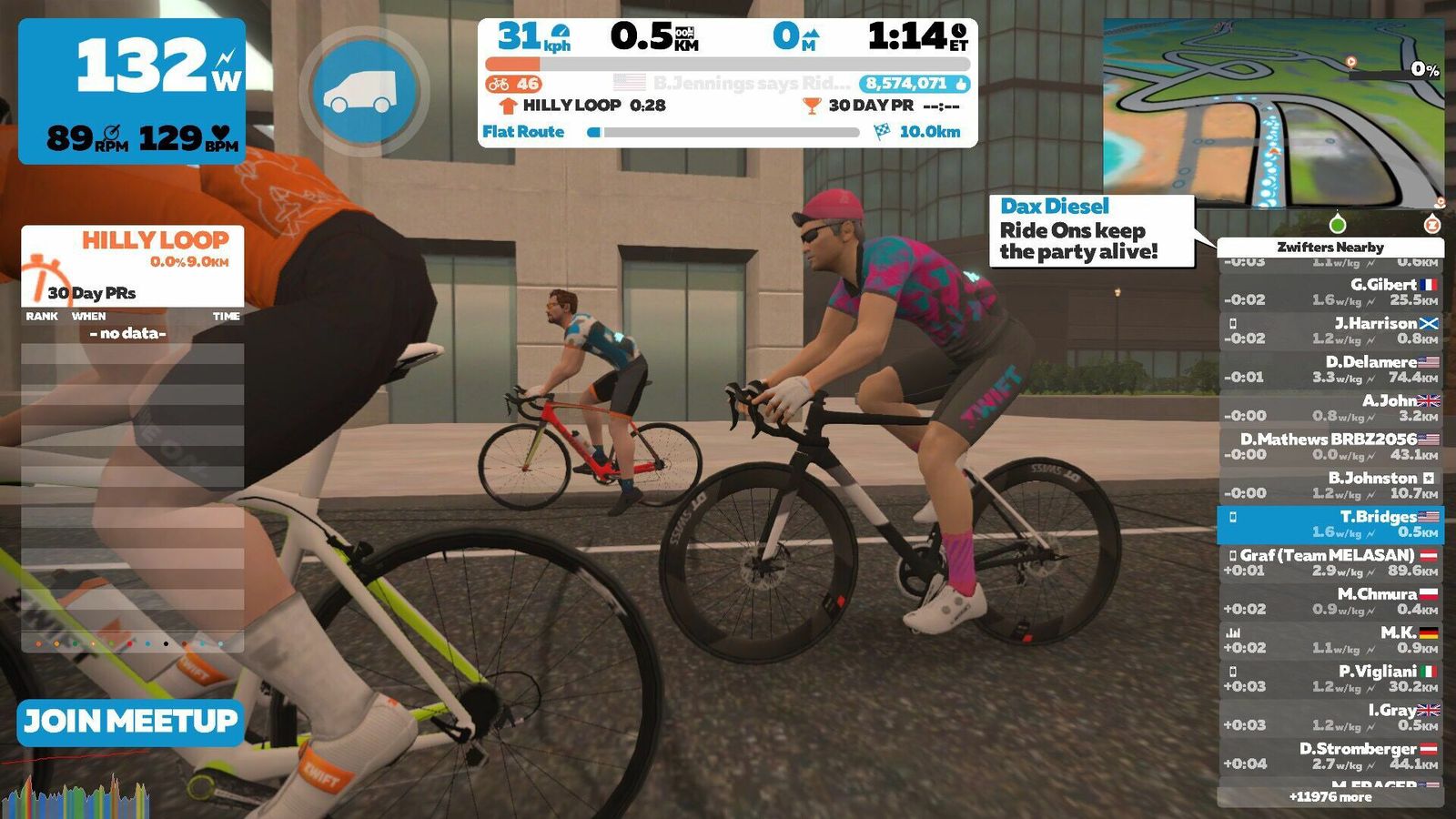Select I.Gray in the rider list
The image size is (1456, 819).
coord(1330,717)
